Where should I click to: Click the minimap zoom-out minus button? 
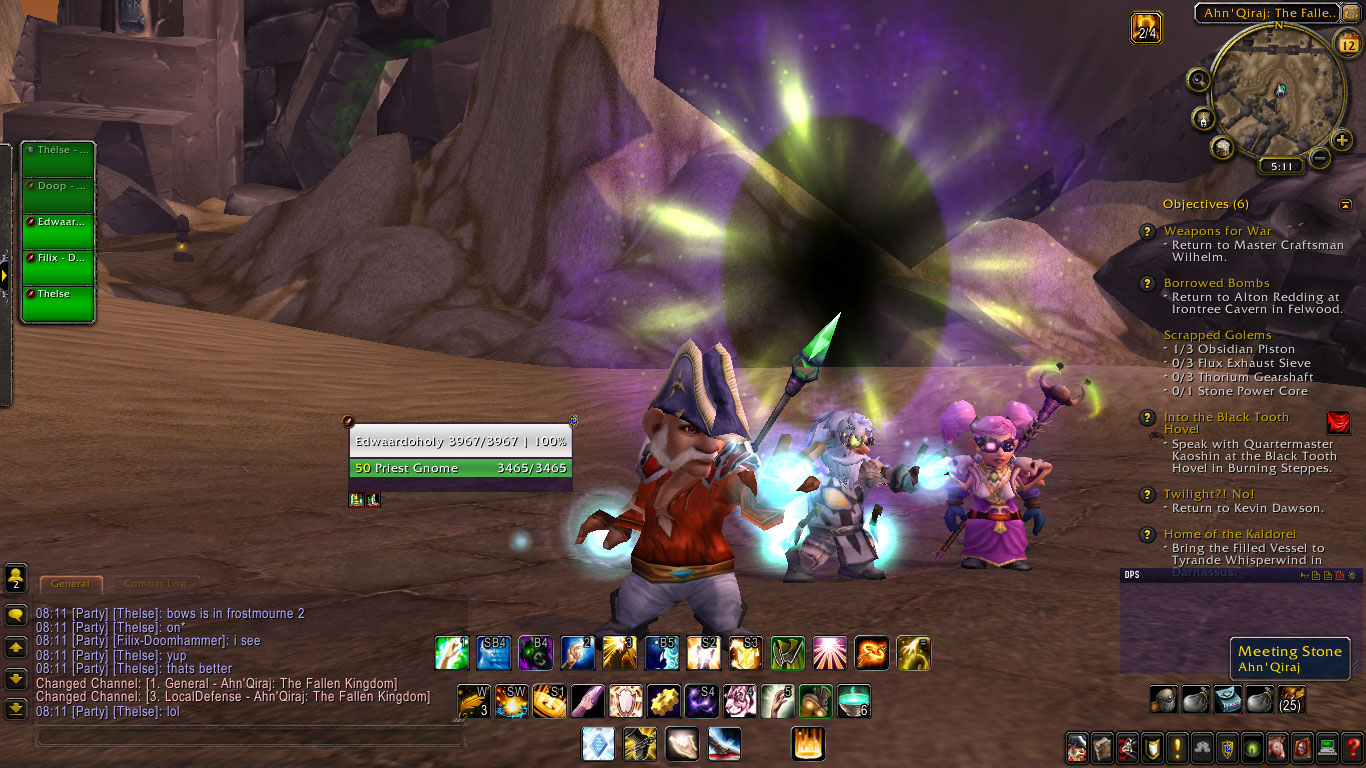click(x=1320, y=158)
